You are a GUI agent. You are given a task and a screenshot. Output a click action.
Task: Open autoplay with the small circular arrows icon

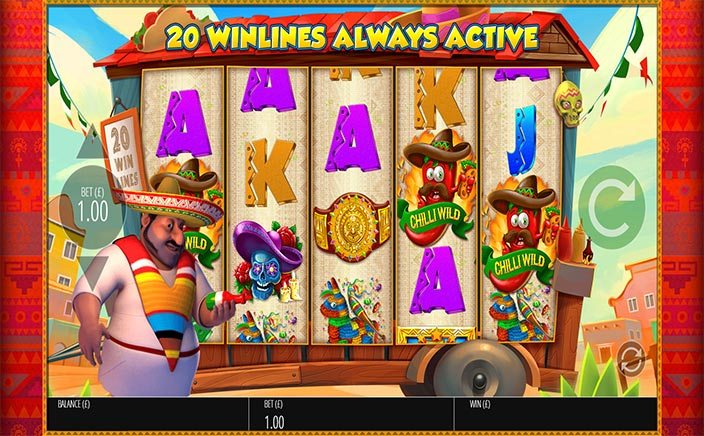click(631, 357)
